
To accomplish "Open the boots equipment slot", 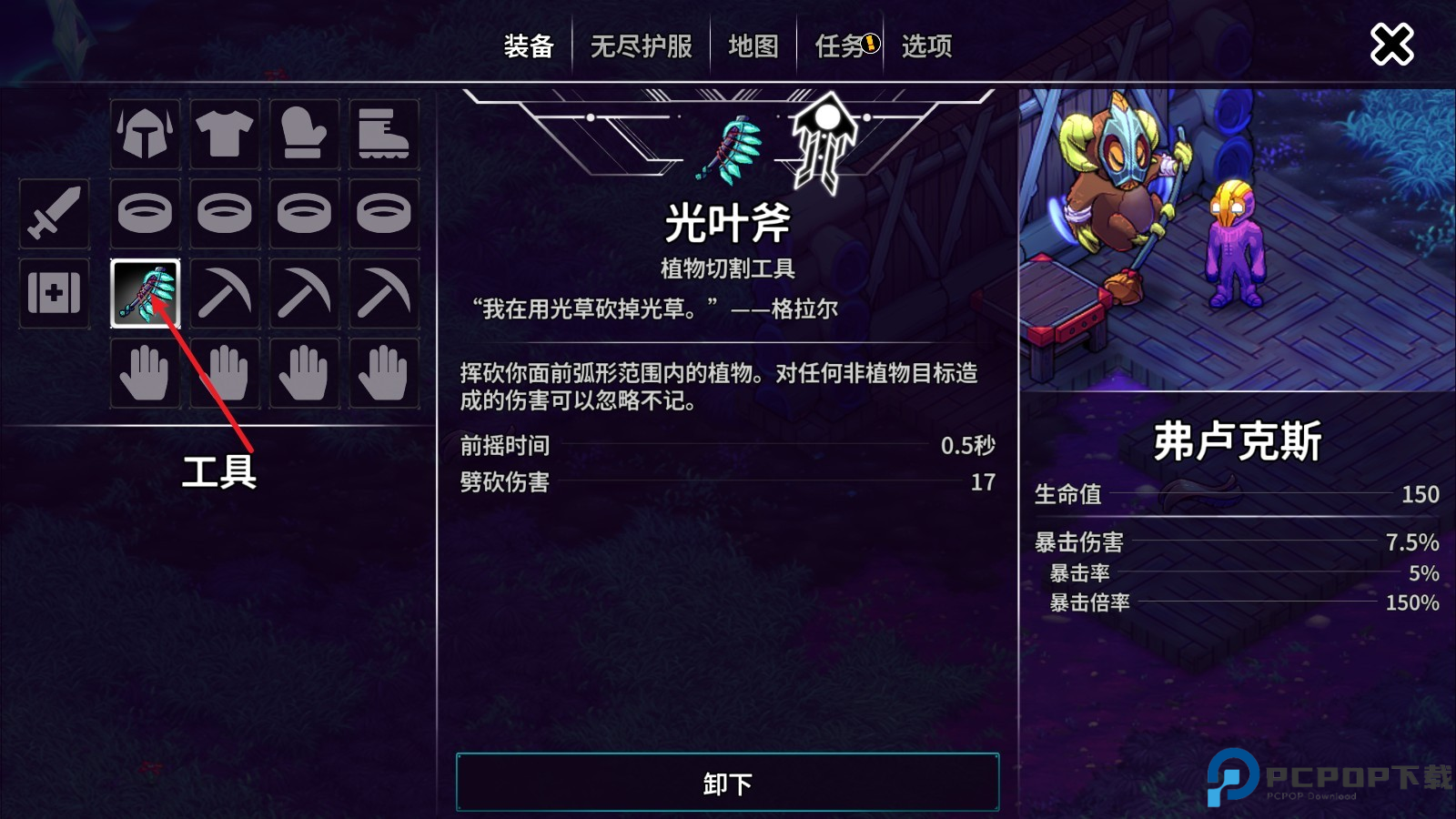I will (x=383, y=135).
